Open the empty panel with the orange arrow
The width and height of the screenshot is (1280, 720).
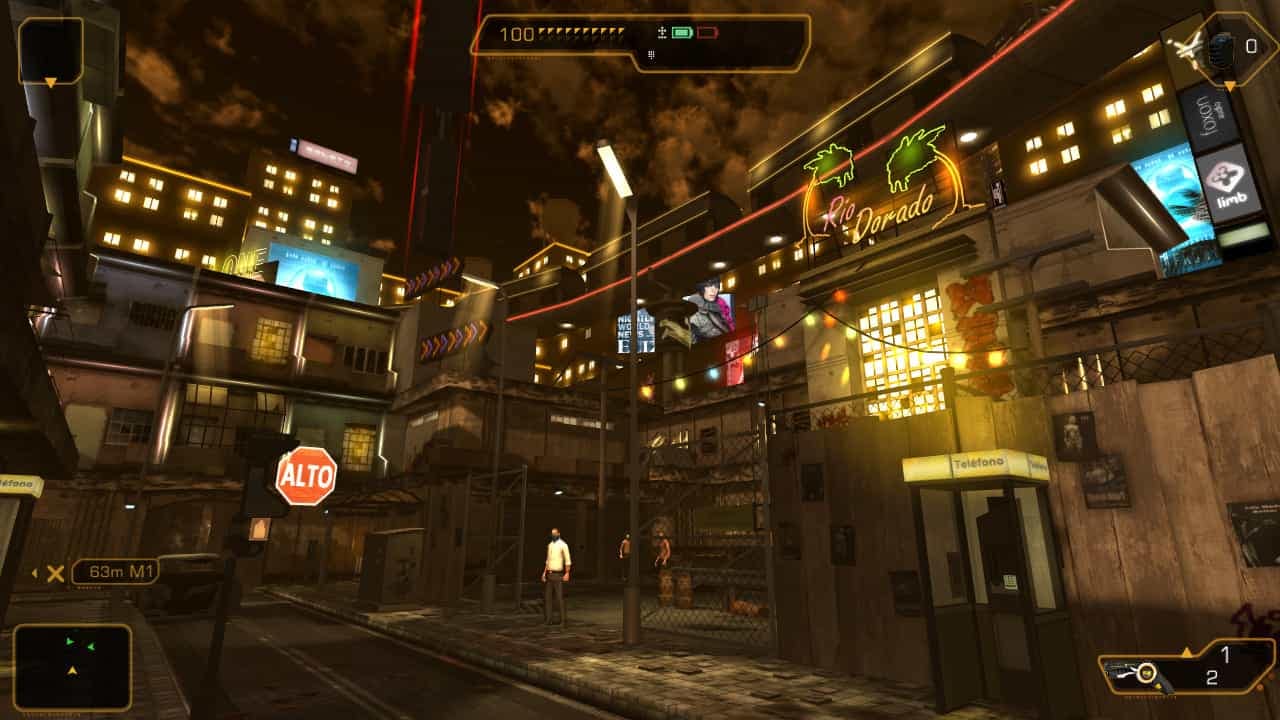coord(50,50)
